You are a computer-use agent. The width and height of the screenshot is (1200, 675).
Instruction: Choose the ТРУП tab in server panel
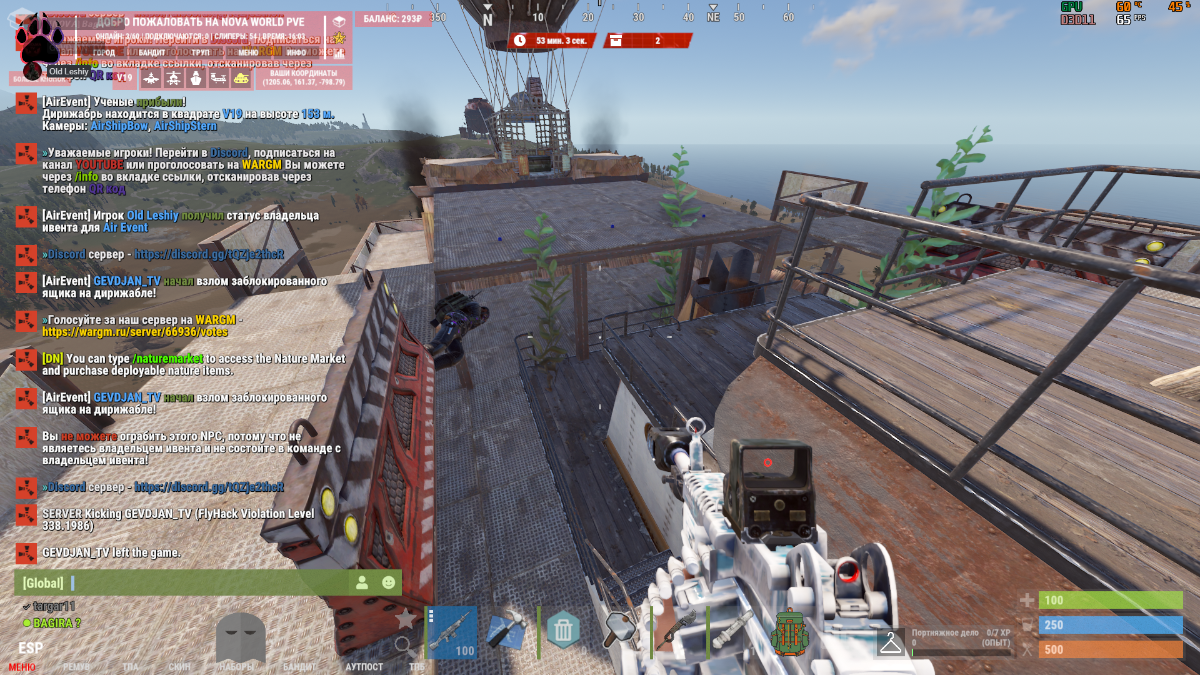pyautogui.click(x=200, y=52)
